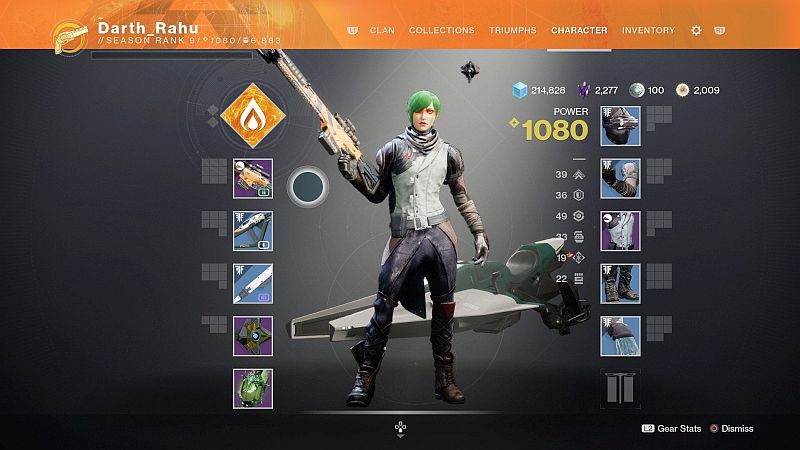Image resolution: width=800 pixels, height=450 pixels.
Task: Click the Darth_Rahu player emblem
Action: (72, 36)
